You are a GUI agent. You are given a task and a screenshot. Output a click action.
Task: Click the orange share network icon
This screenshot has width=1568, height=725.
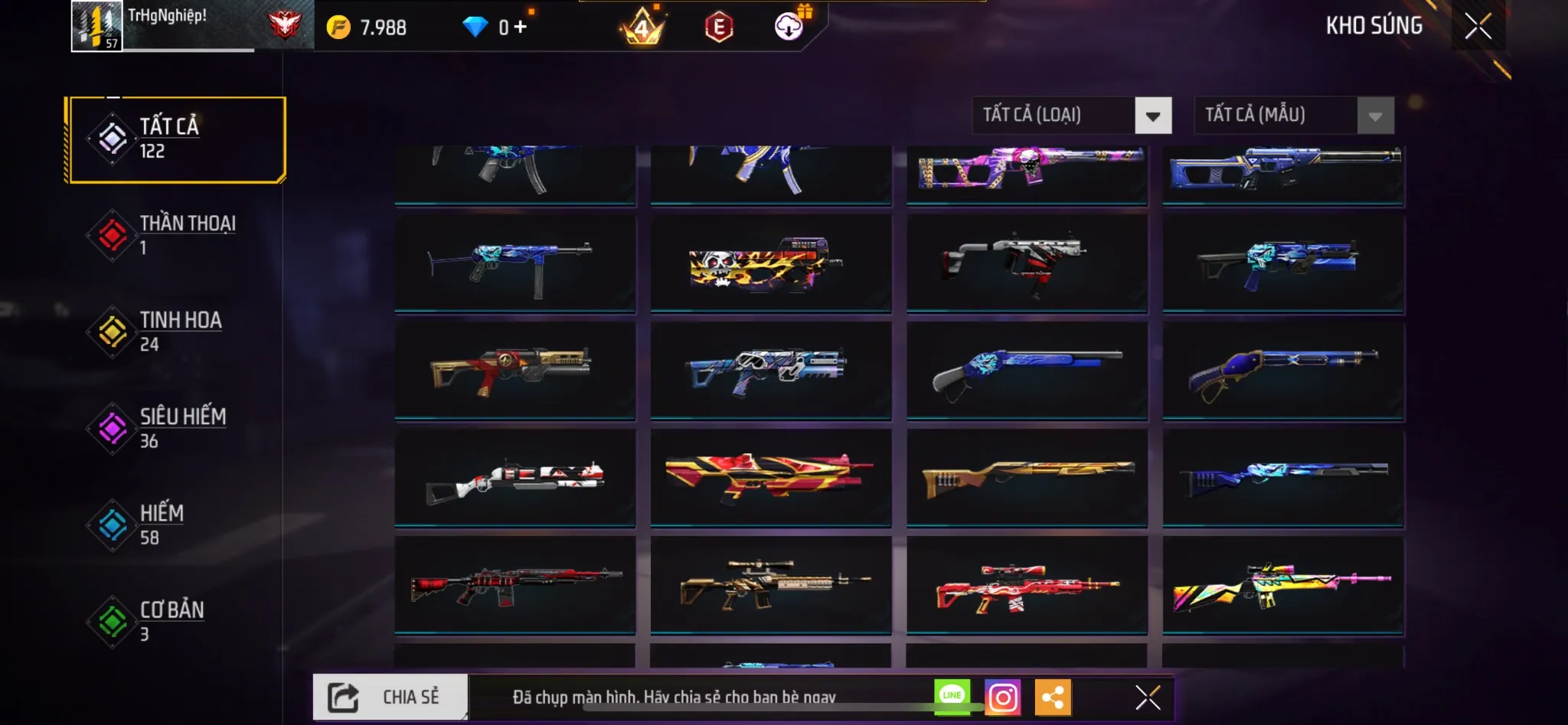1055,697
